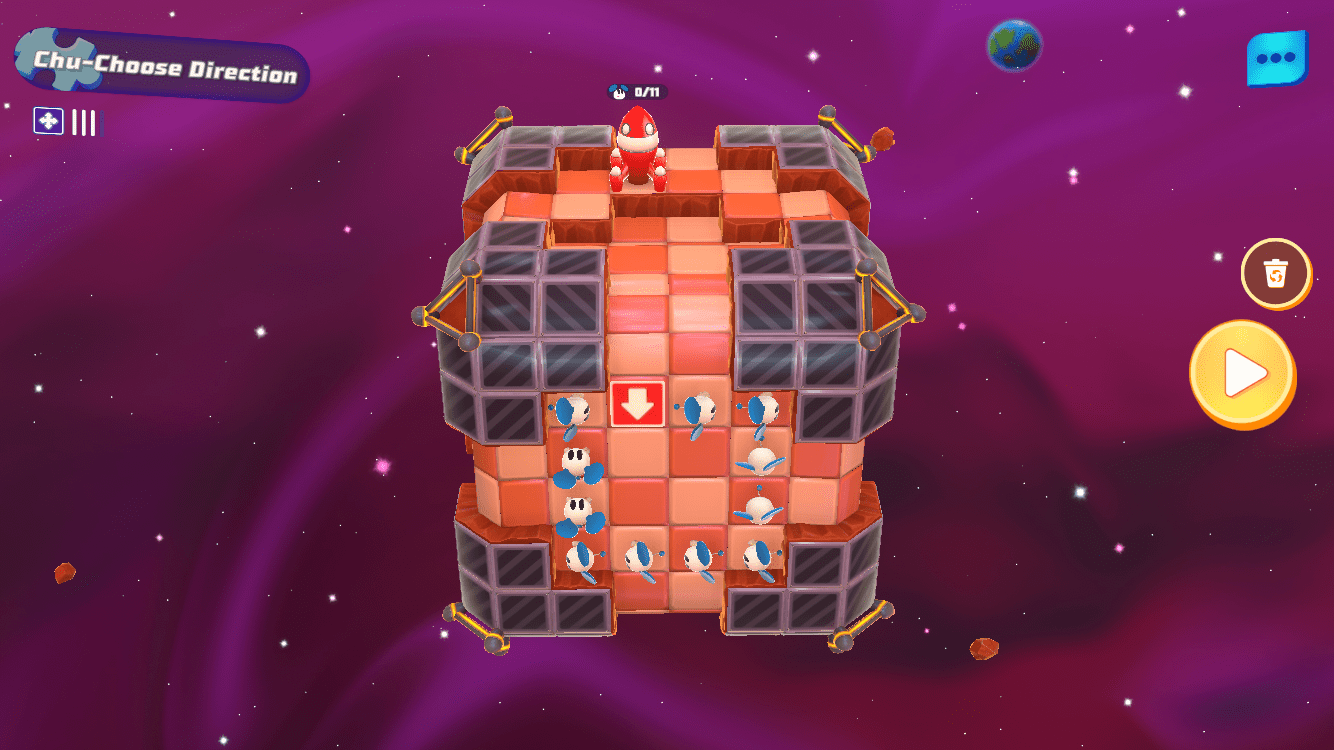
Task: Start the level with the yellow play button
Action: pyautogui.click(x=1242, y=374)
